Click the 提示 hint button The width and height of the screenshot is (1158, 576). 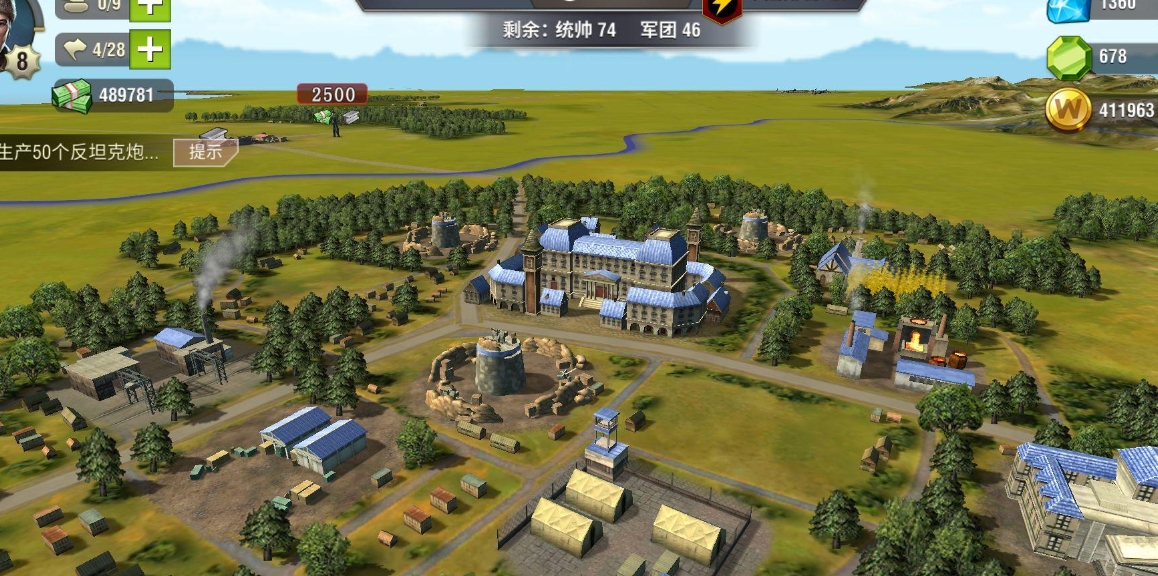[x=205, y=153]
